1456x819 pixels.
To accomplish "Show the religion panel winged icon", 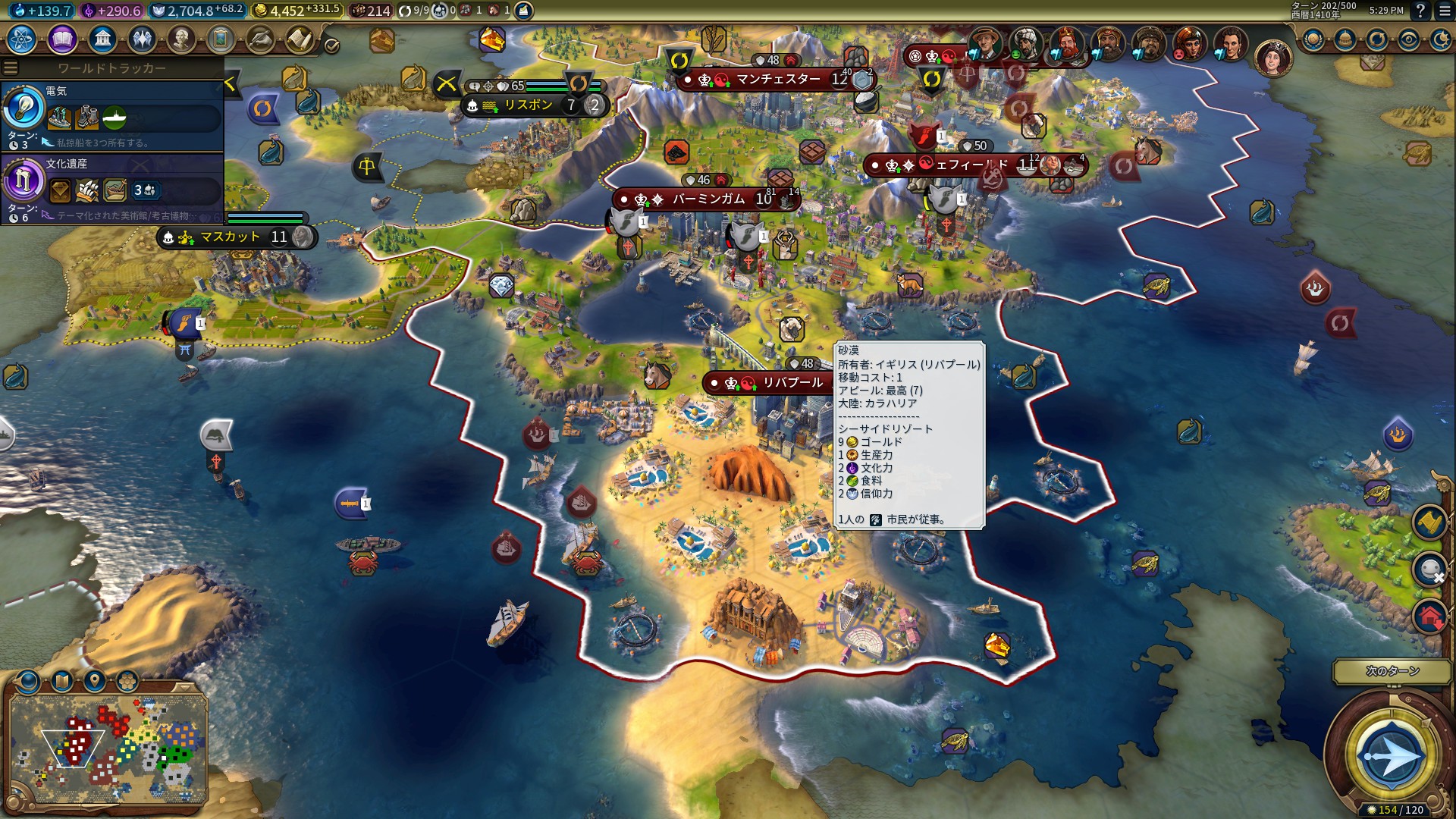I will tap(142, 39).
